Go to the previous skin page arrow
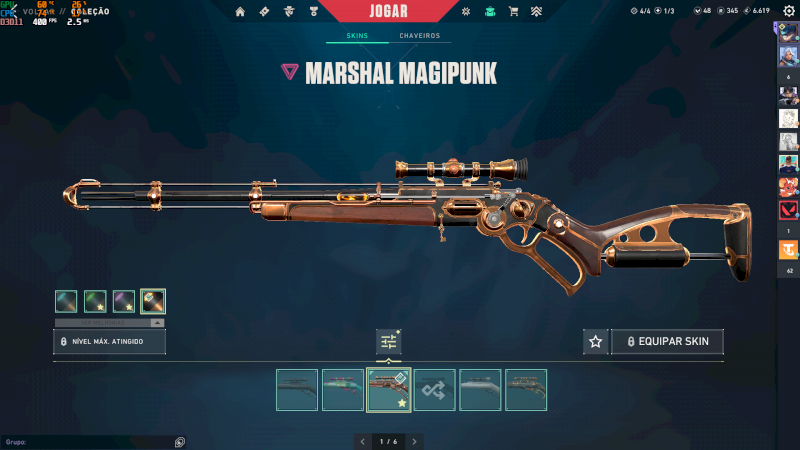The width and height of the screenshot is (800, 450). (362, 441)
